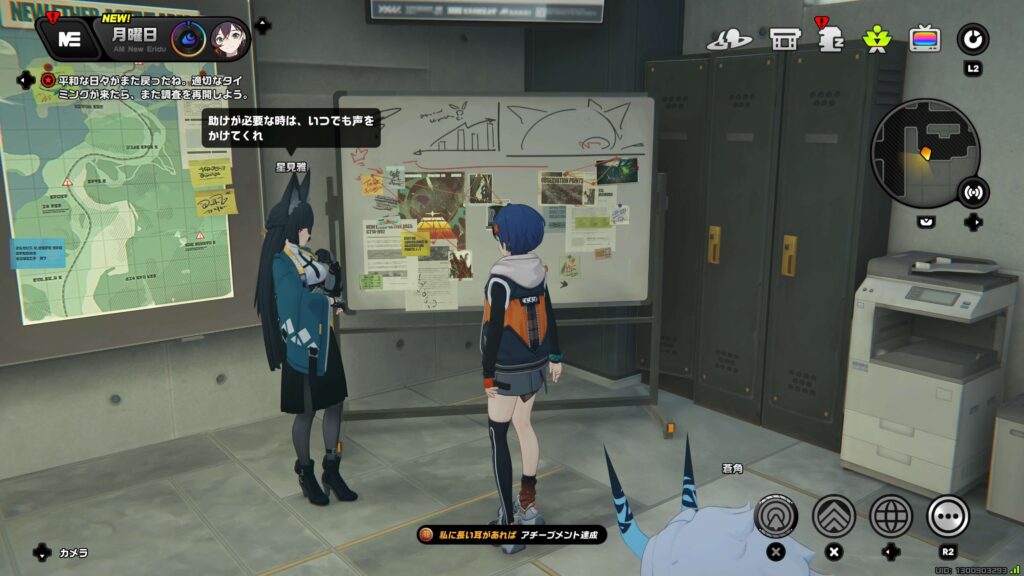
Task: Open the quest tracker objective text
Action: pos(145,87)
